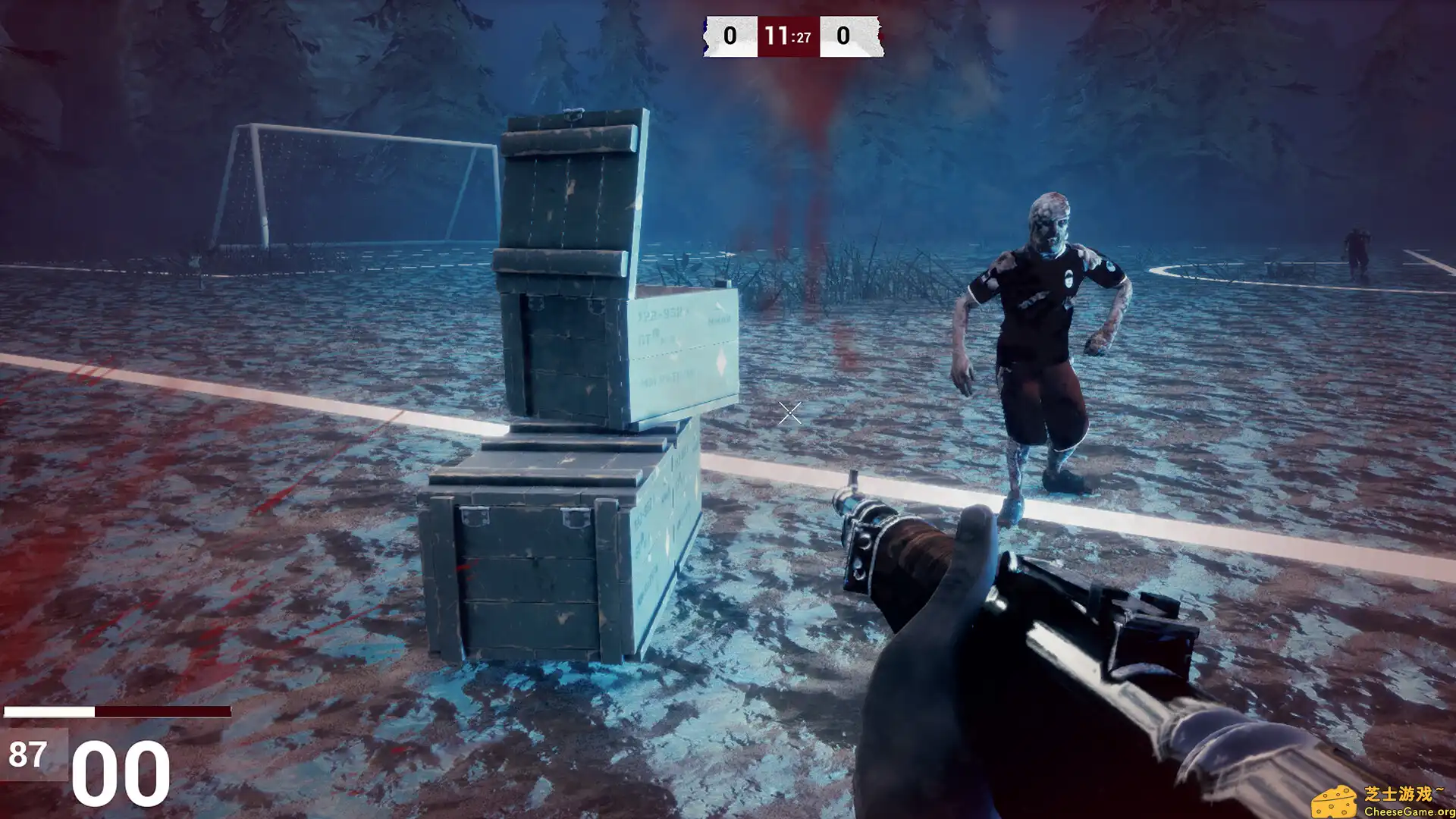Select the open lid of the top crate

point(565,190)
